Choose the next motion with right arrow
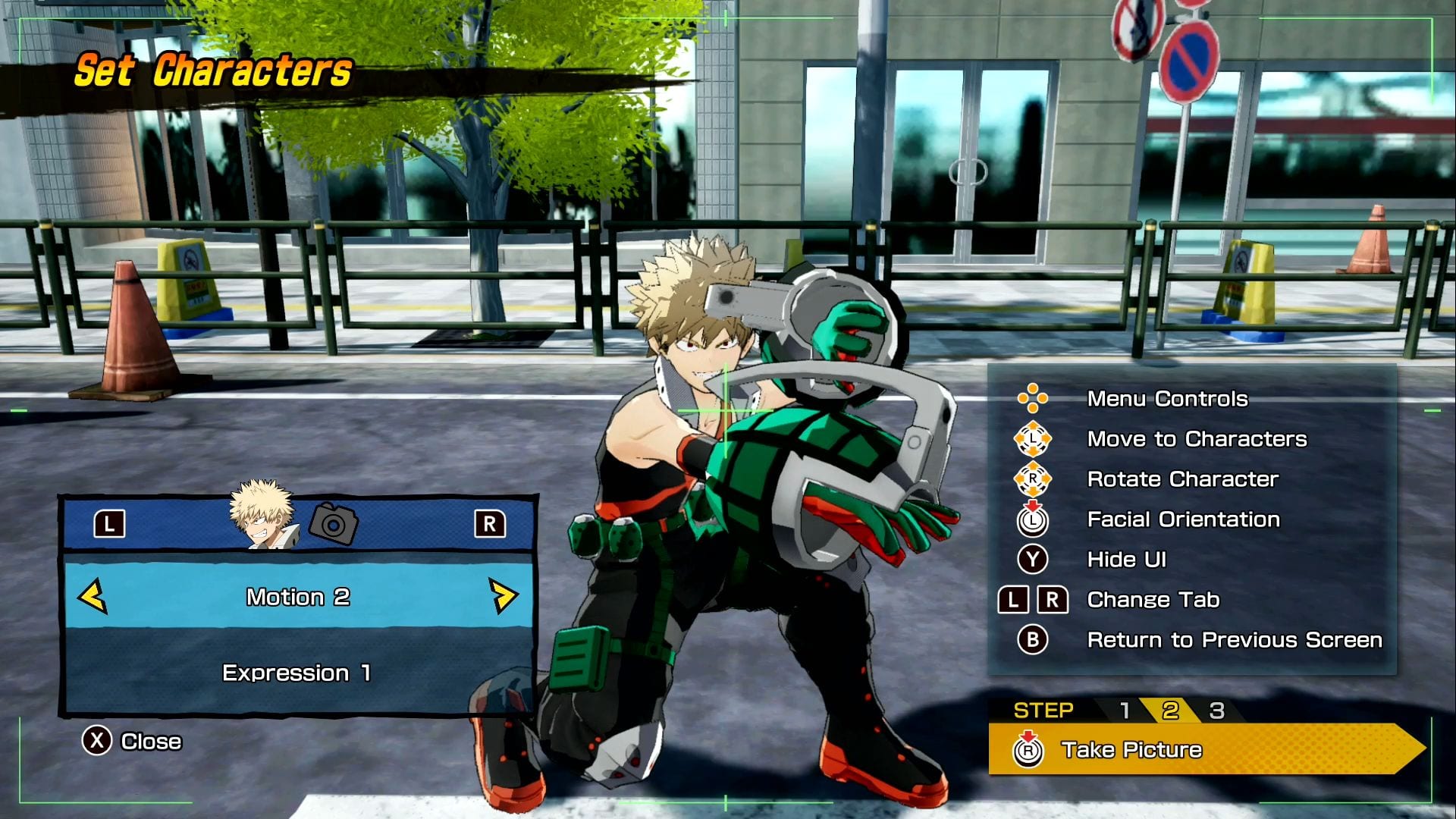This screenshot has height=819, width=1456. point(503,596)
